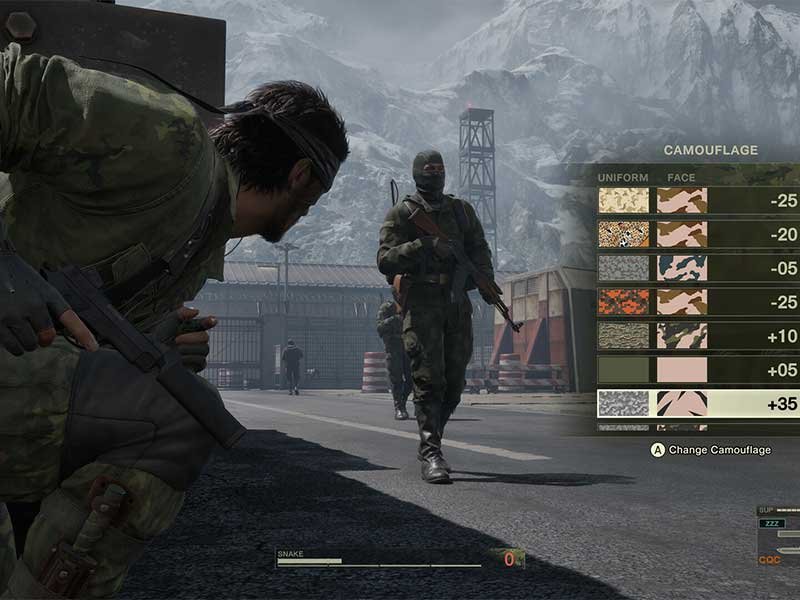This screenshot has height=600, width=800.
Task: Click the solid pink face paint swatch
Action: click(682, 370)
